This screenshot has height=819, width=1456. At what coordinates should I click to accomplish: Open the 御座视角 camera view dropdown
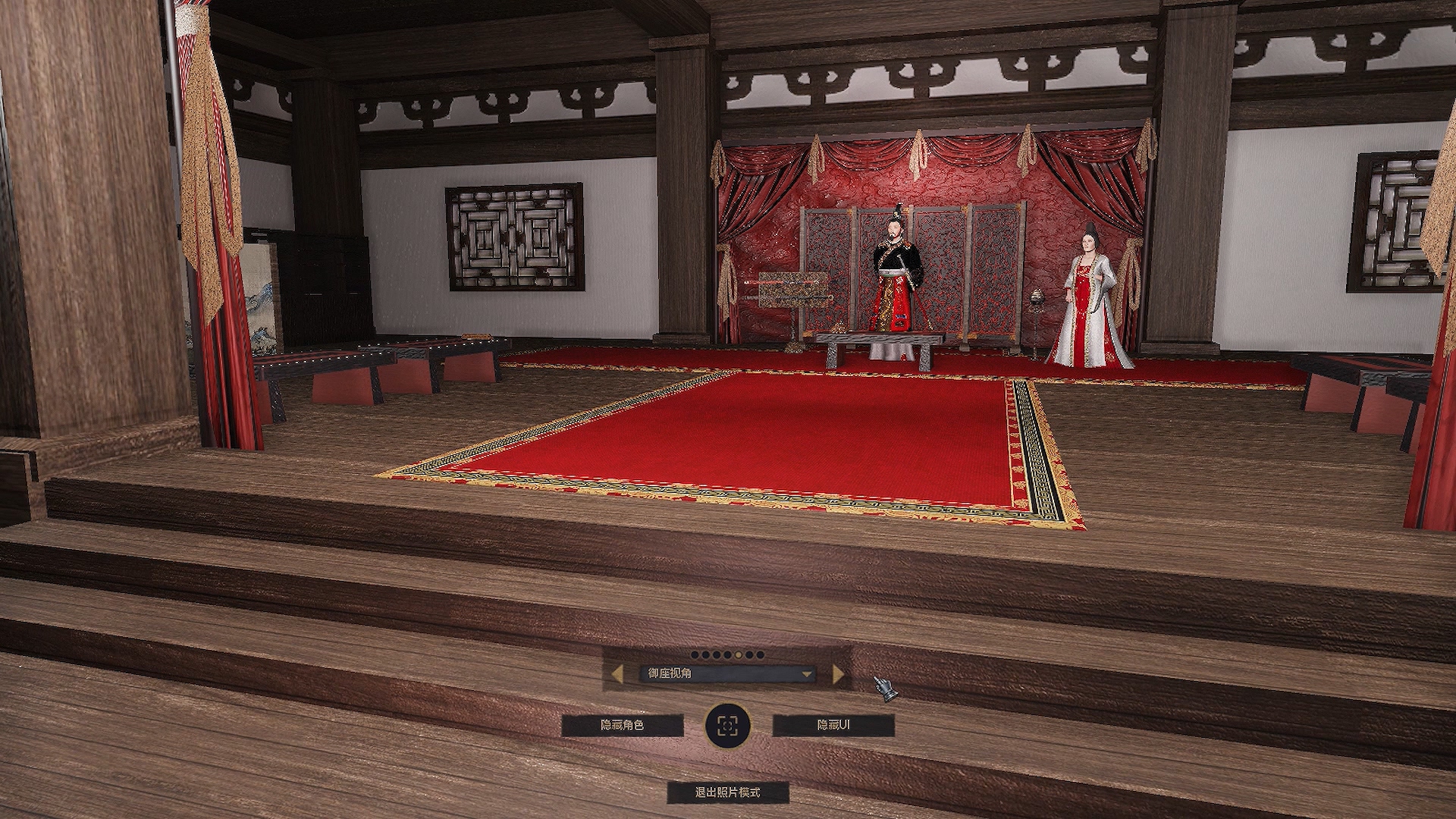point(728,673)
